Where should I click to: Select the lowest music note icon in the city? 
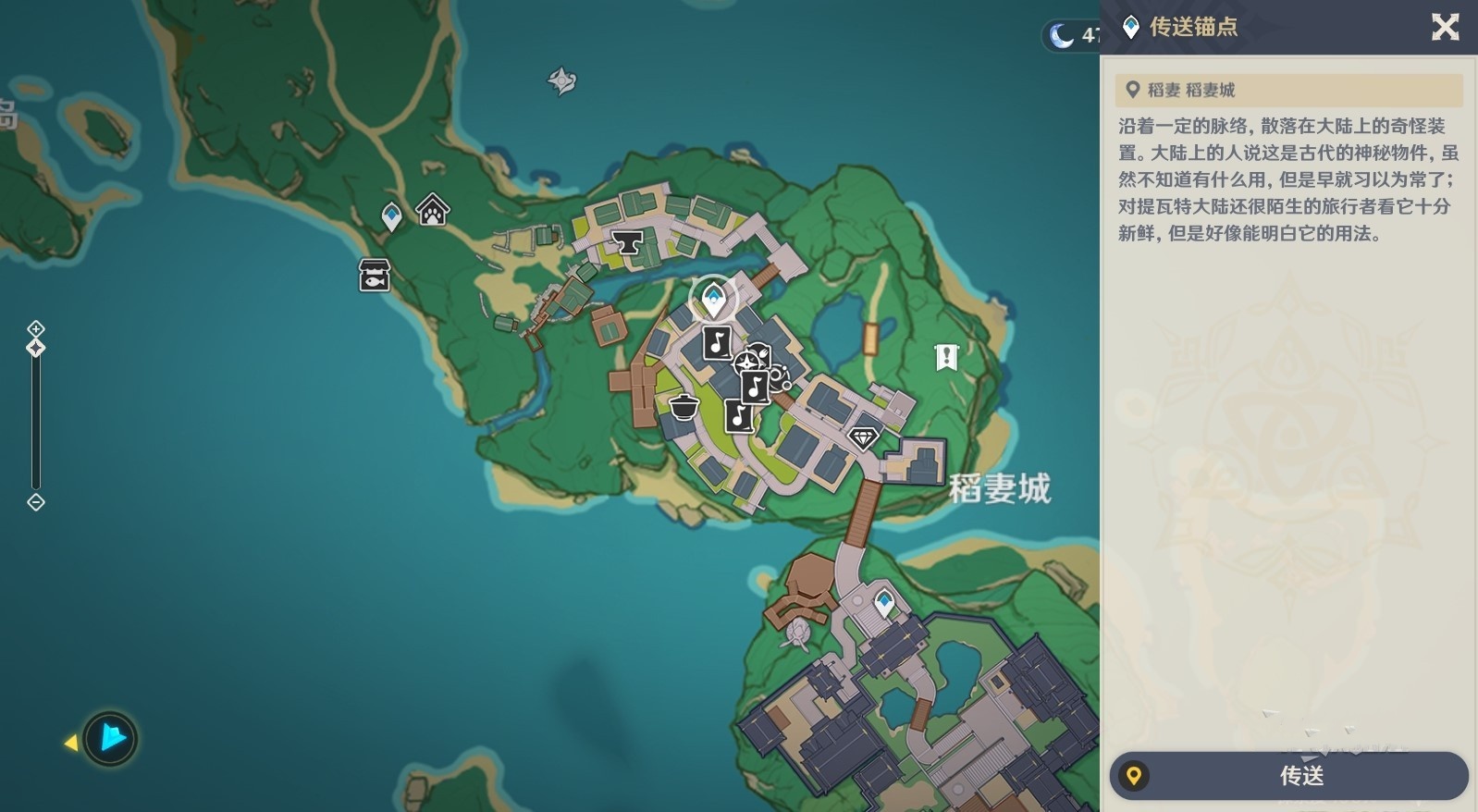coord(739,417)
